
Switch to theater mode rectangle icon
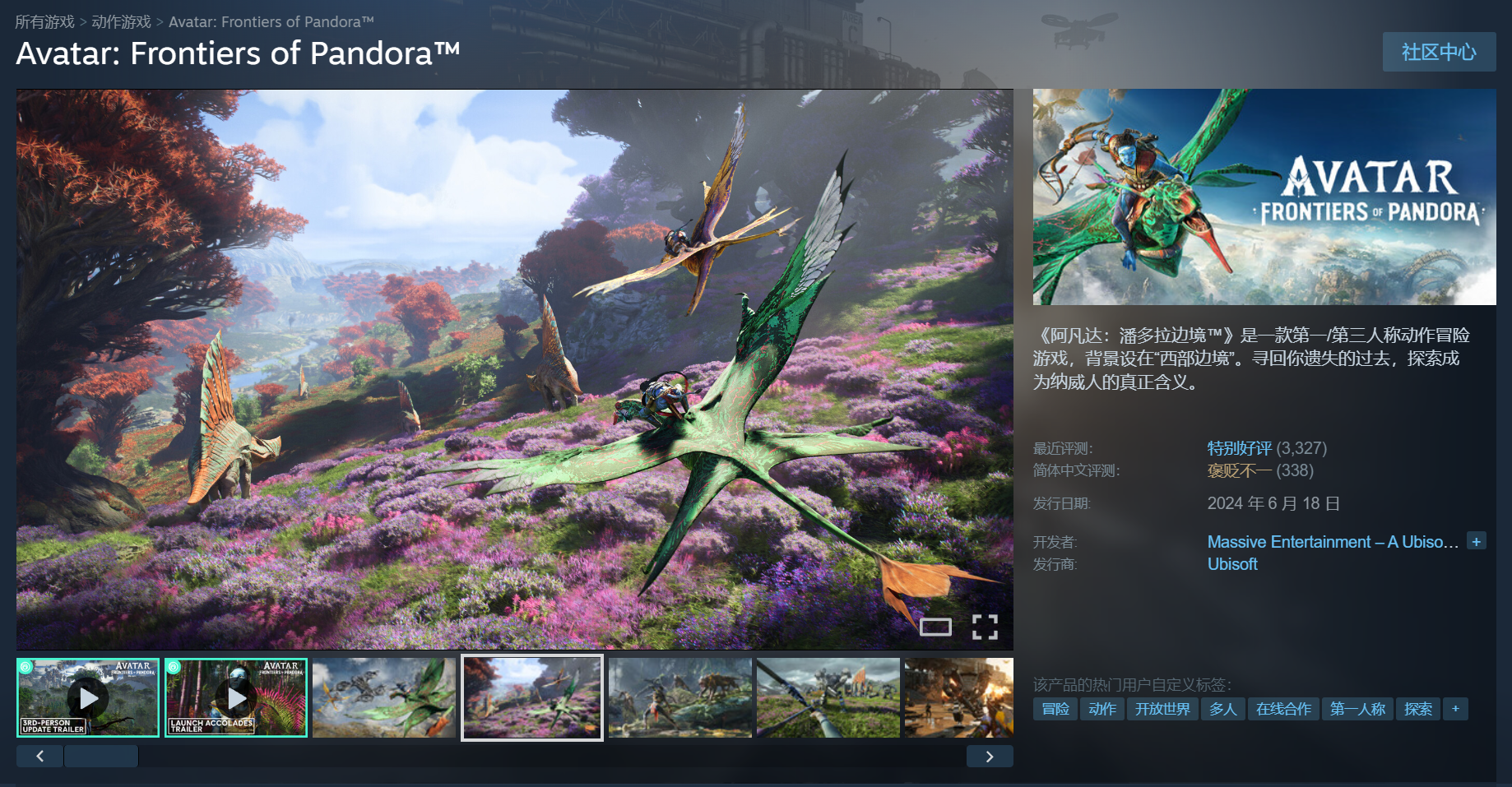pos(935,627)
